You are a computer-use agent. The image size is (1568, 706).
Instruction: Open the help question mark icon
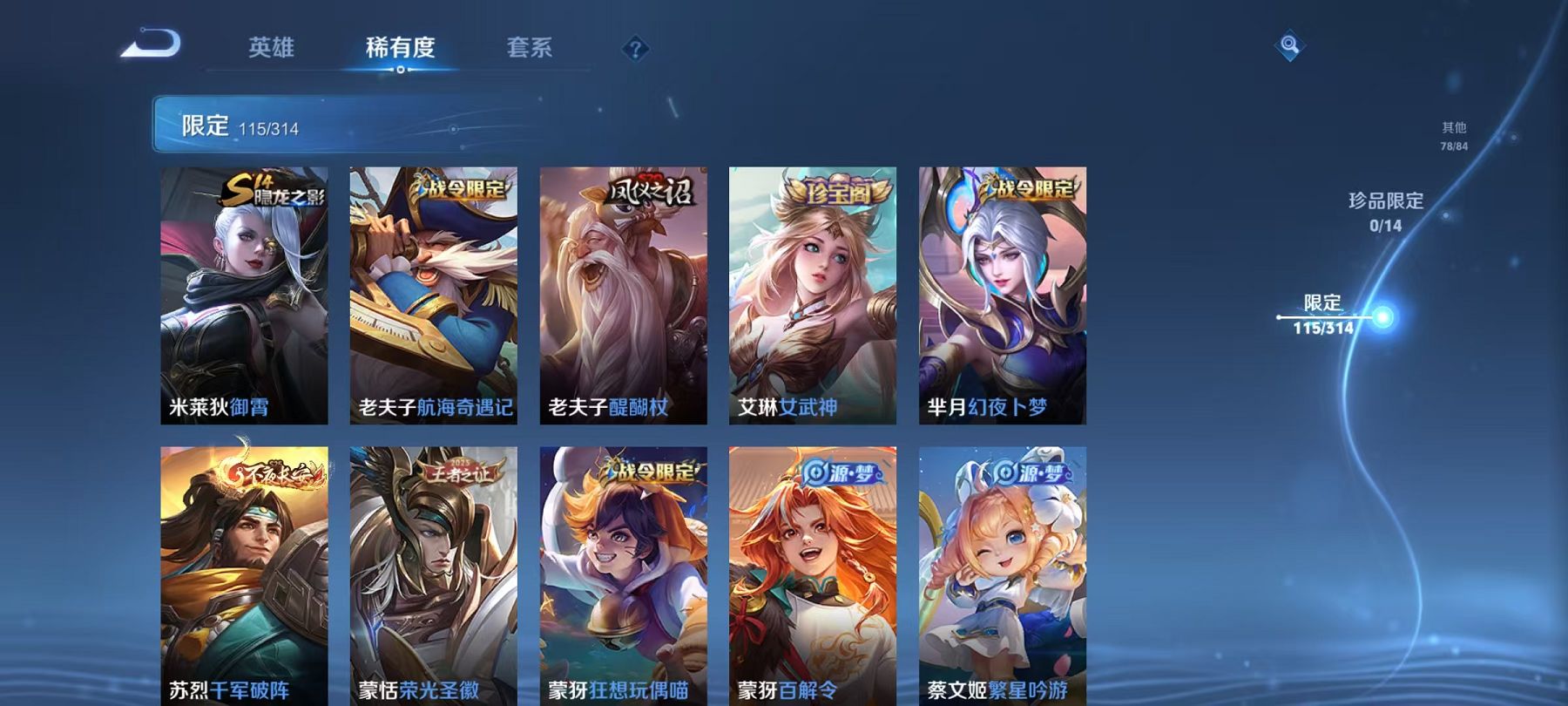635,50
